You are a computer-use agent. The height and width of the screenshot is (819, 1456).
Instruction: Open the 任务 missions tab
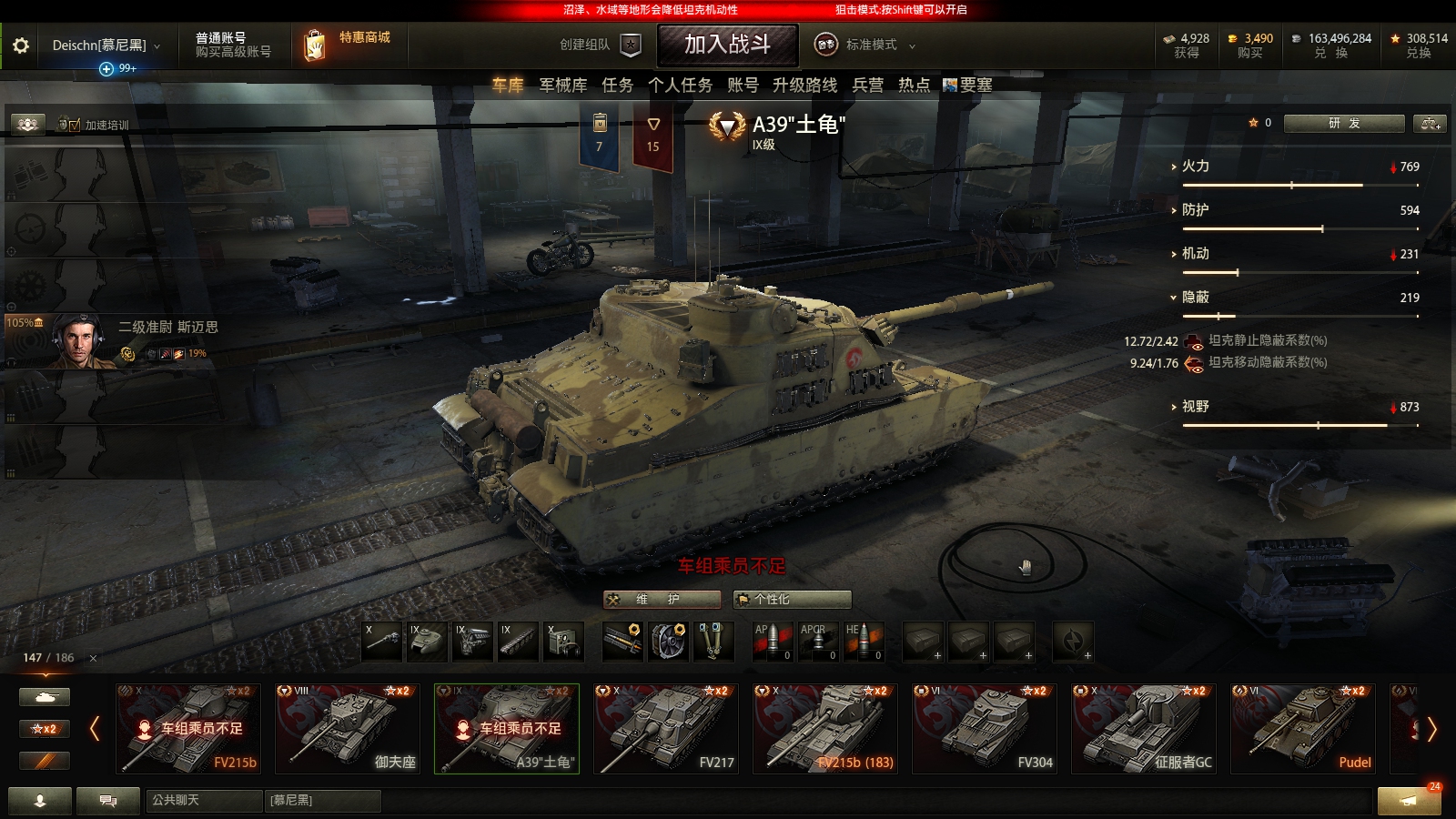click(x=617, y=85)
